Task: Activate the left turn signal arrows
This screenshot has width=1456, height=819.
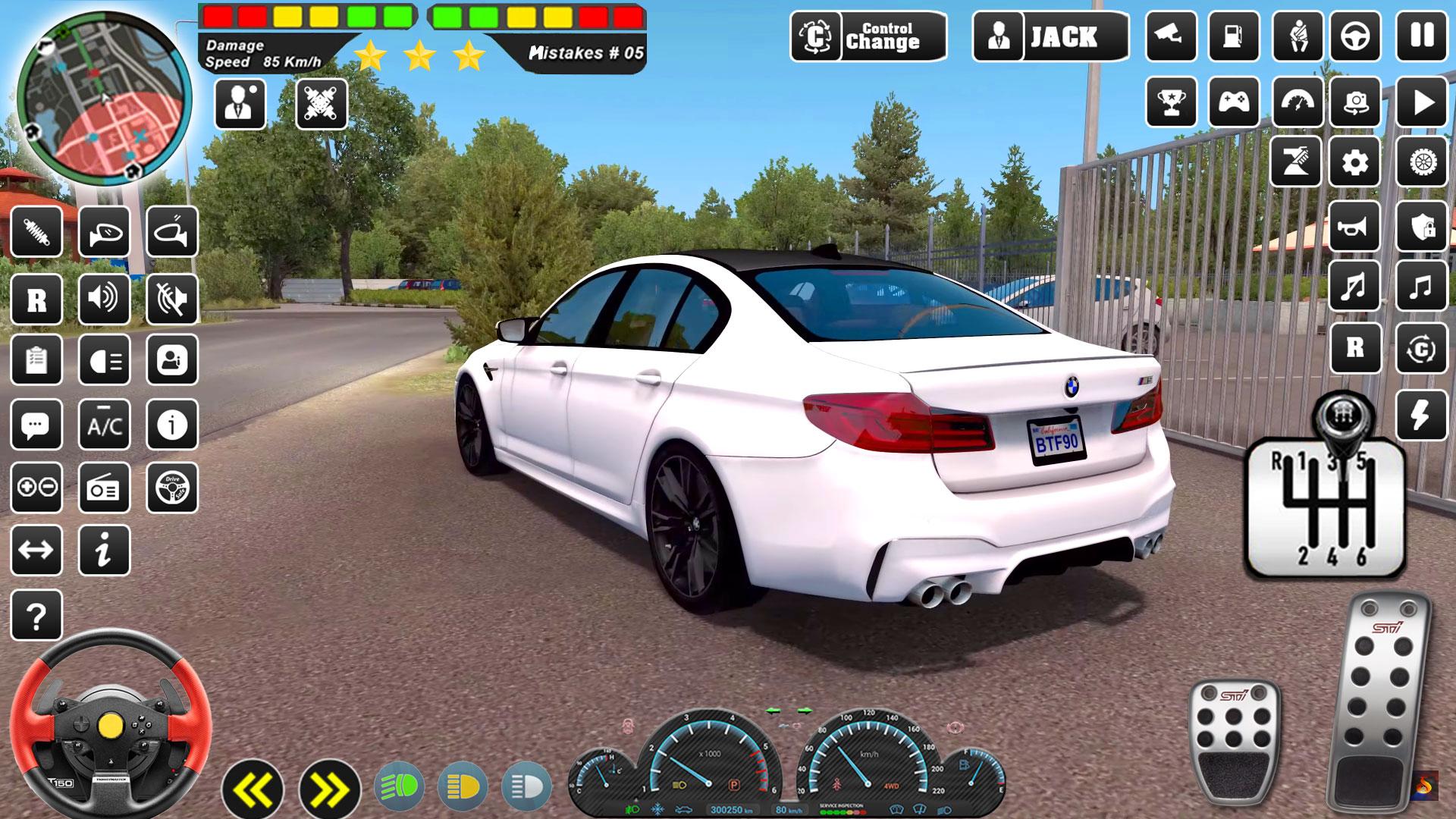Action: (x=253, y=790)
